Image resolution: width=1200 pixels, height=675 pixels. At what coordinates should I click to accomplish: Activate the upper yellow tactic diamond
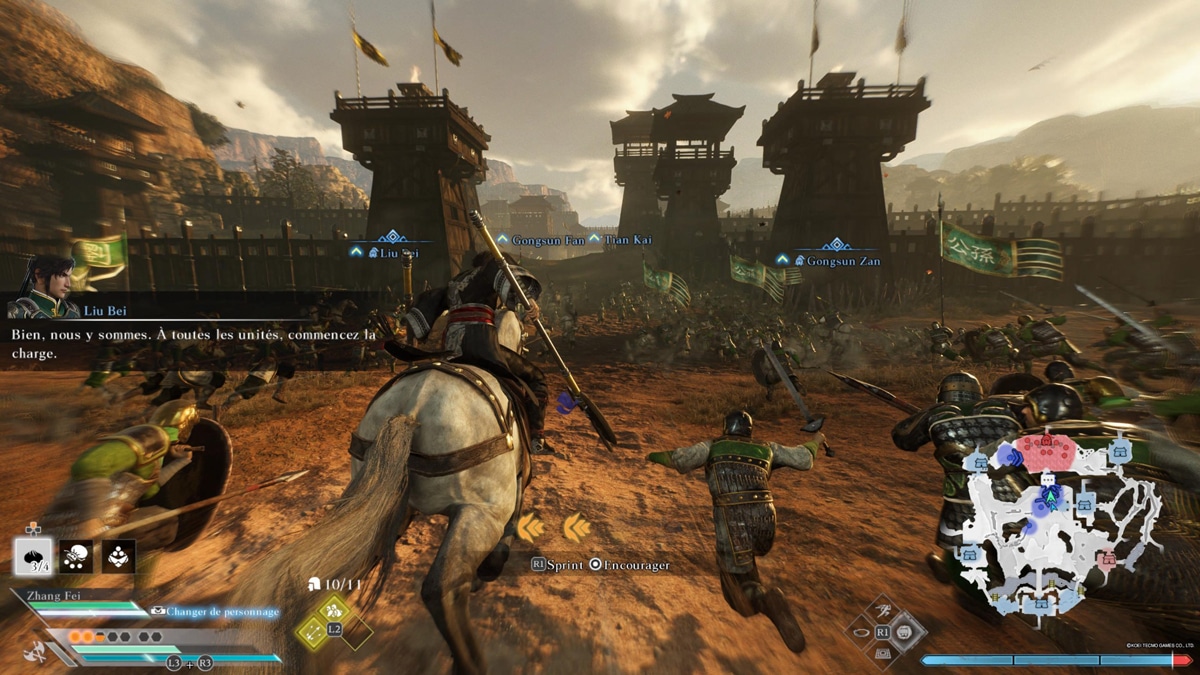[x=334, y=609]
